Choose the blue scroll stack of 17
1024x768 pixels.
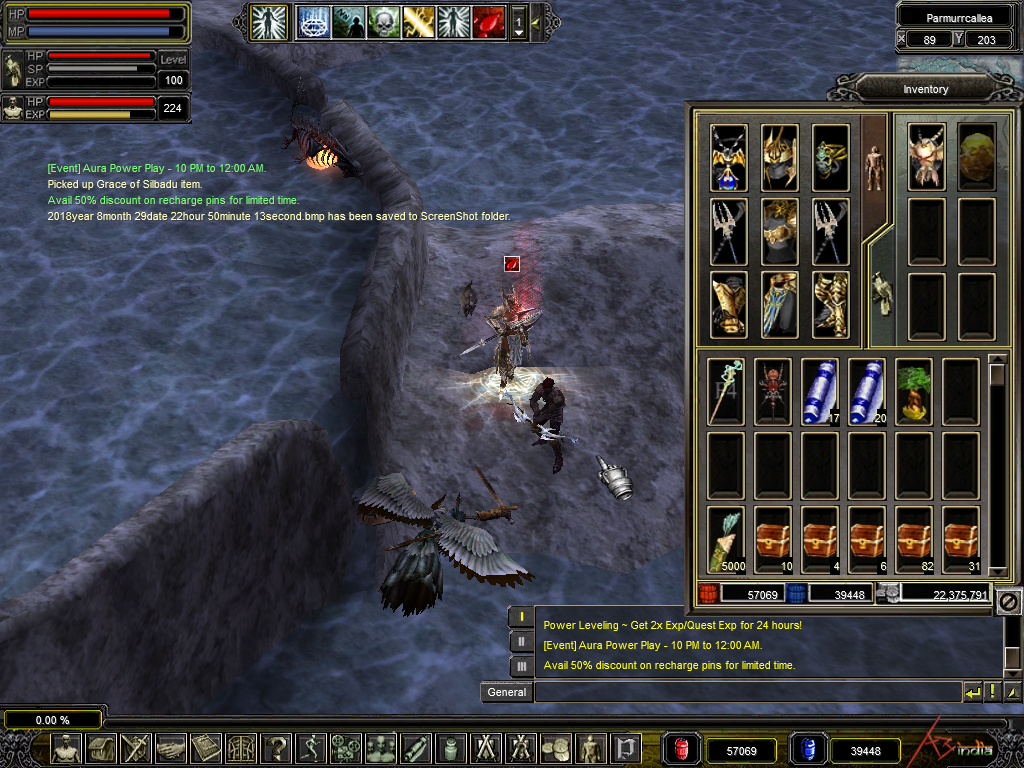point(820,390)
